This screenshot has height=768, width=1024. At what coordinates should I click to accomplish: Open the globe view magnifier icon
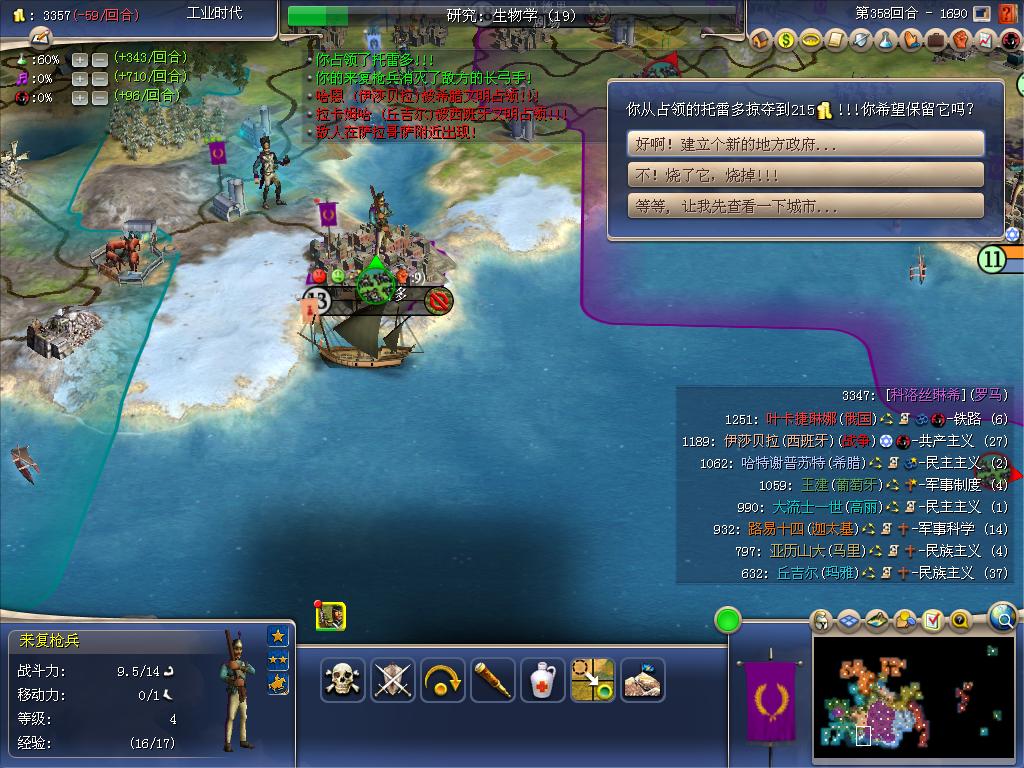click(x=1003, y=618)
